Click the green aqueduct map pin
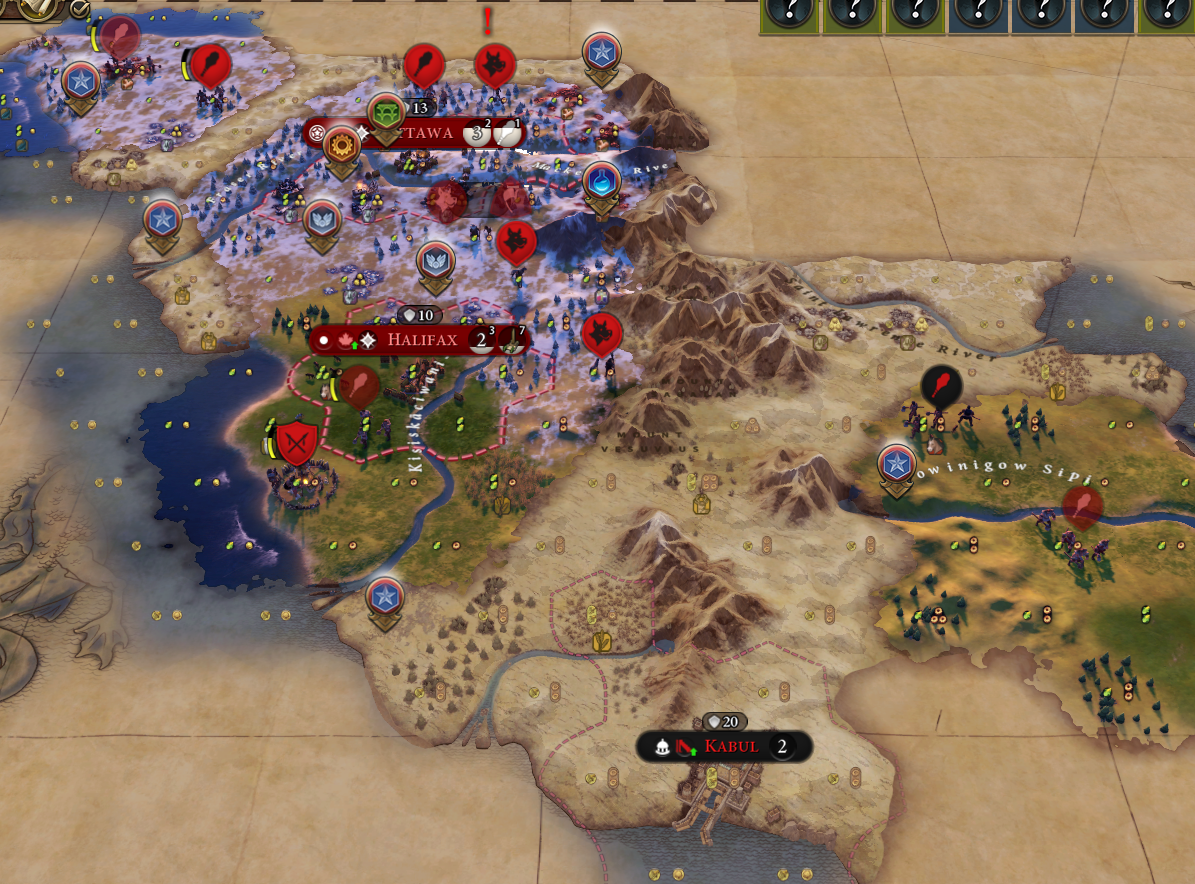This screenshot has width=1195, height=884. click(x=386, y=112)
